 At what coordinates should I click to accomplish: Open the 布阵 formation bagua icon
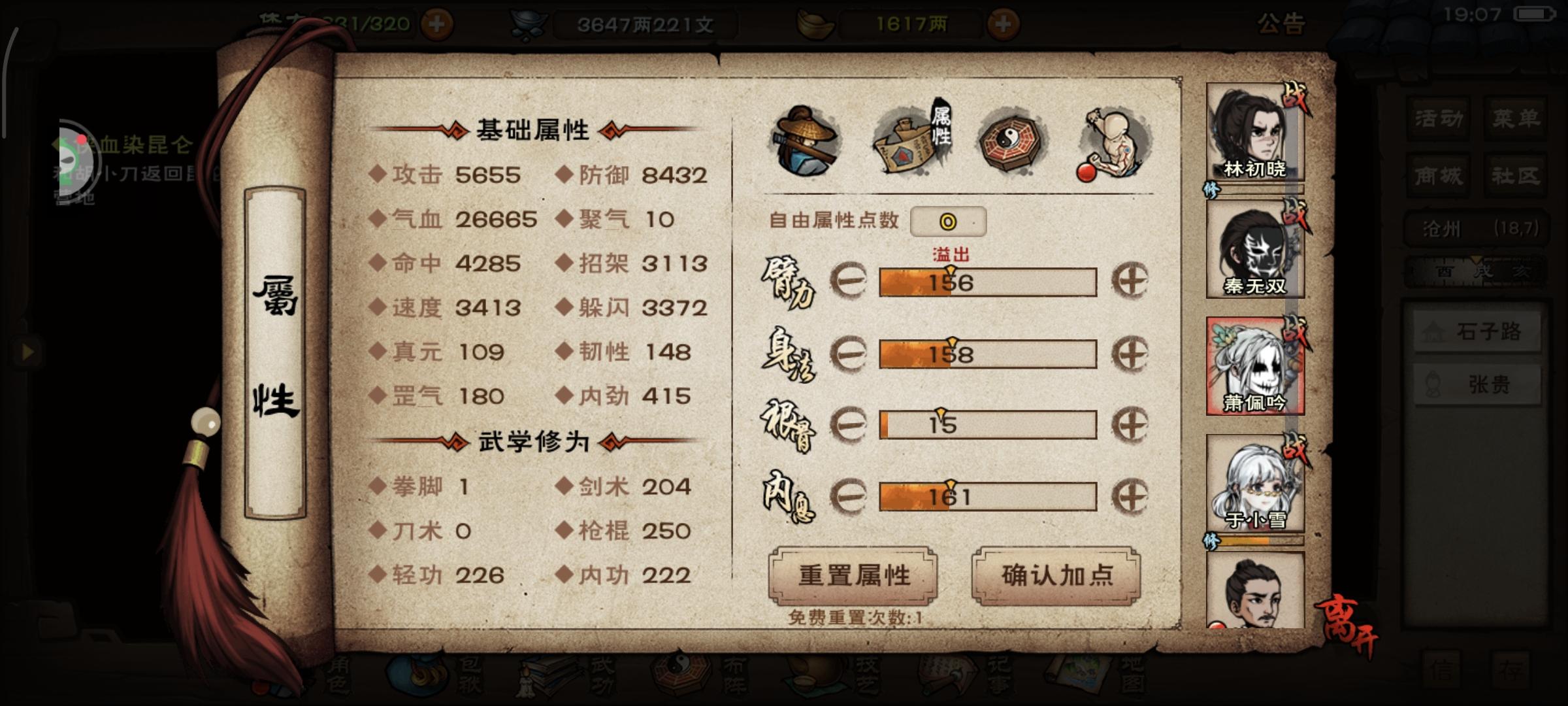point(678,680)
